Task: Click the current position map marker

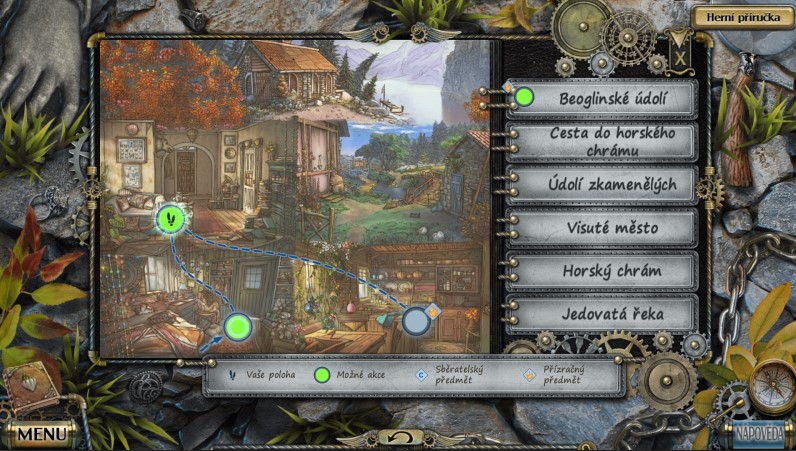Action: click(171, 217)
